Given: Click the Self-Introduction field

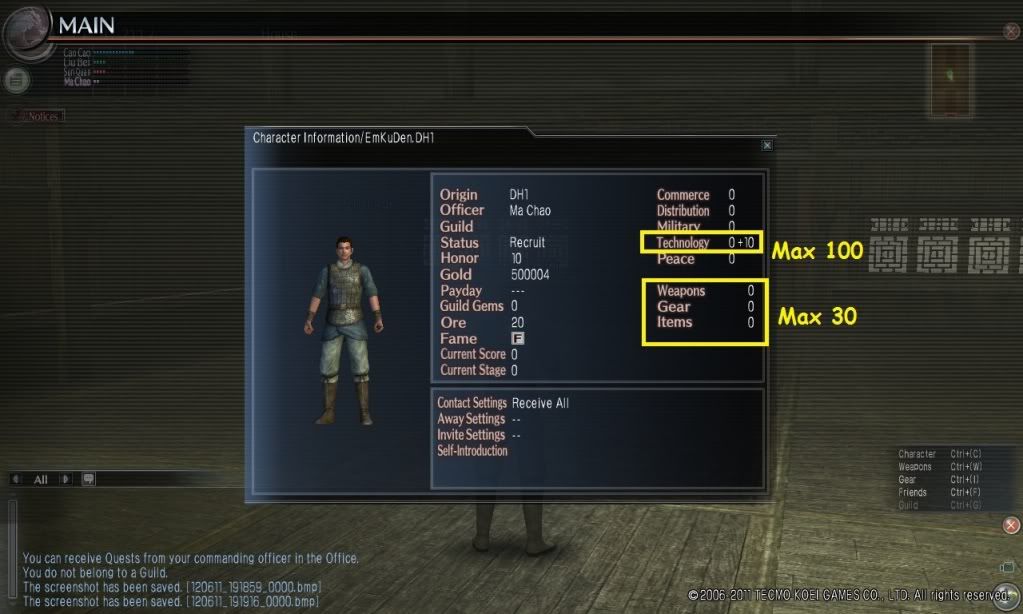Looking at the screenshot, I should click(x=473, y=451).
